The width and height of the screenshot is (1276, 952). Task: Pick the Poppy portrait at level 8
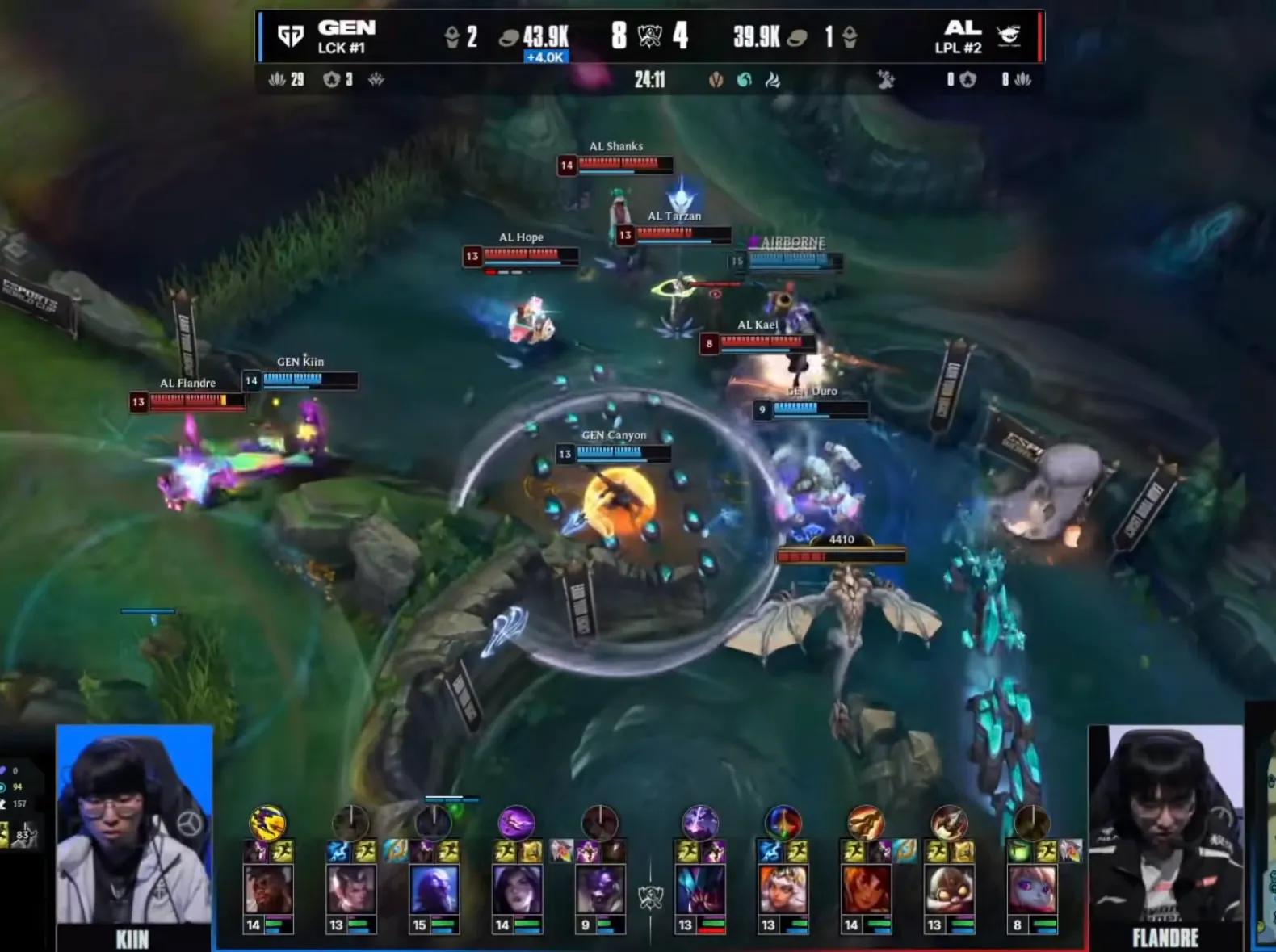(x=1031, y=891)
